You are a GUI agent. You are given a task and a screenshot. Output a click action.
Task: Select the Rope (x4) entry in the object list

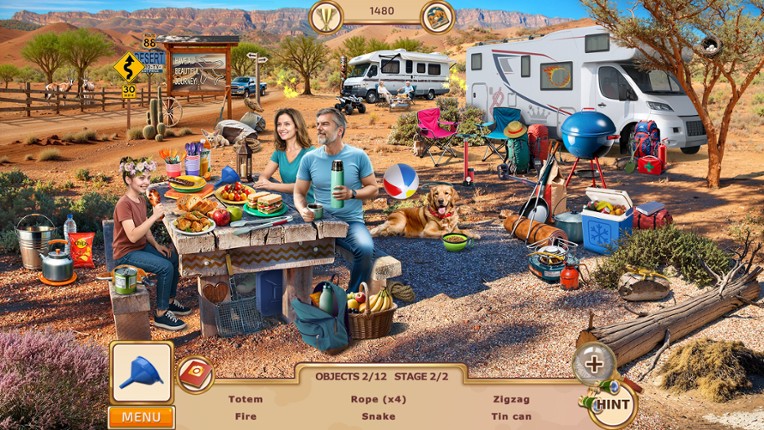pos(378,399)
